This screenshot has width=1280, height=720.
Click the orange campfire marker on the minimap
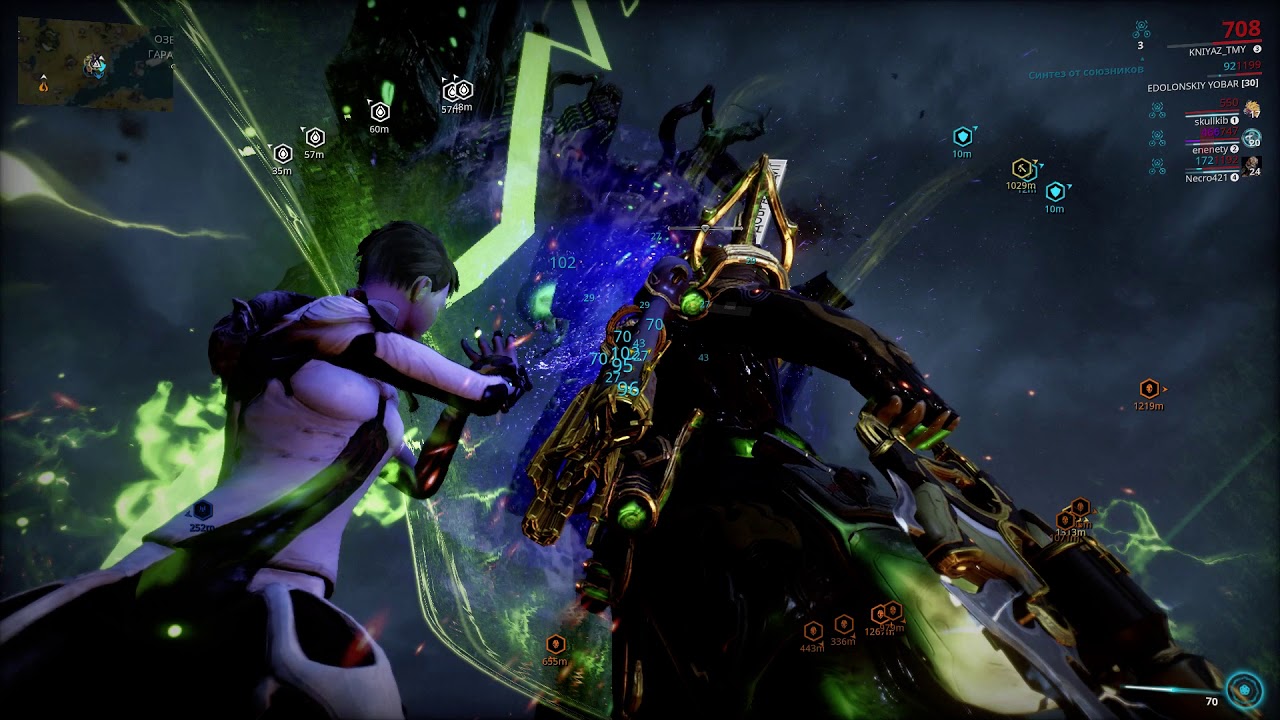pos(43,86)
